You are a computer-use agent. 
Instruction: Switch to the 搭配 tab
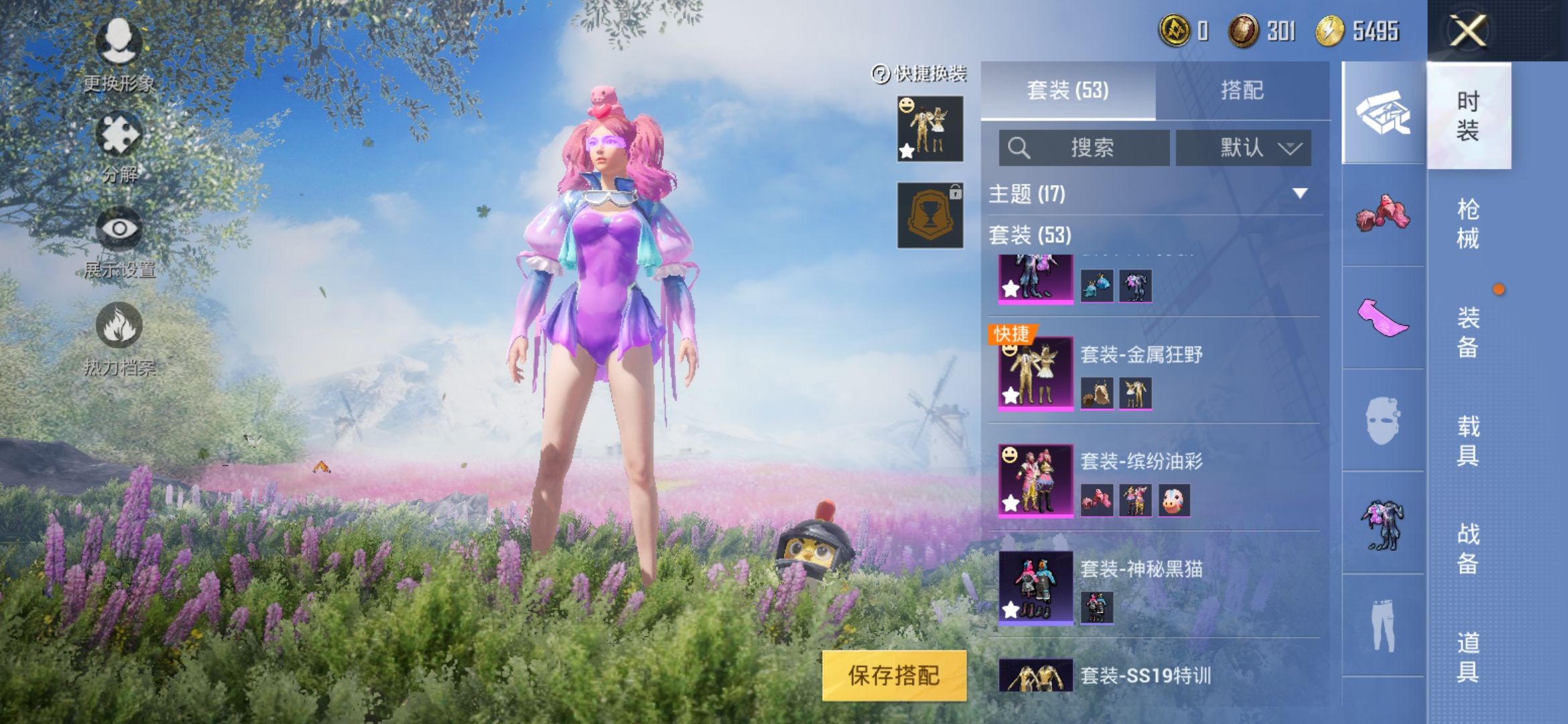pyautogui.click(x=1242, y=90)
